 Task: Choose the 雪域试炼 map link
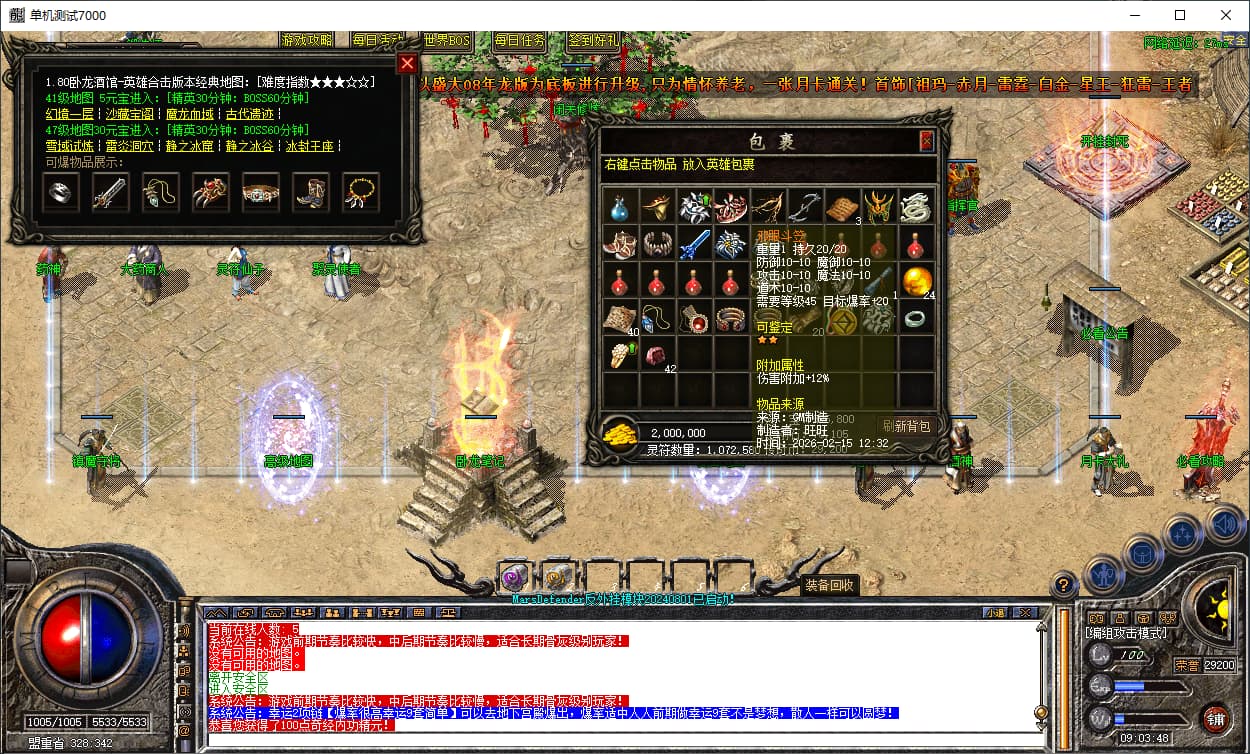[x=70, y=146]
